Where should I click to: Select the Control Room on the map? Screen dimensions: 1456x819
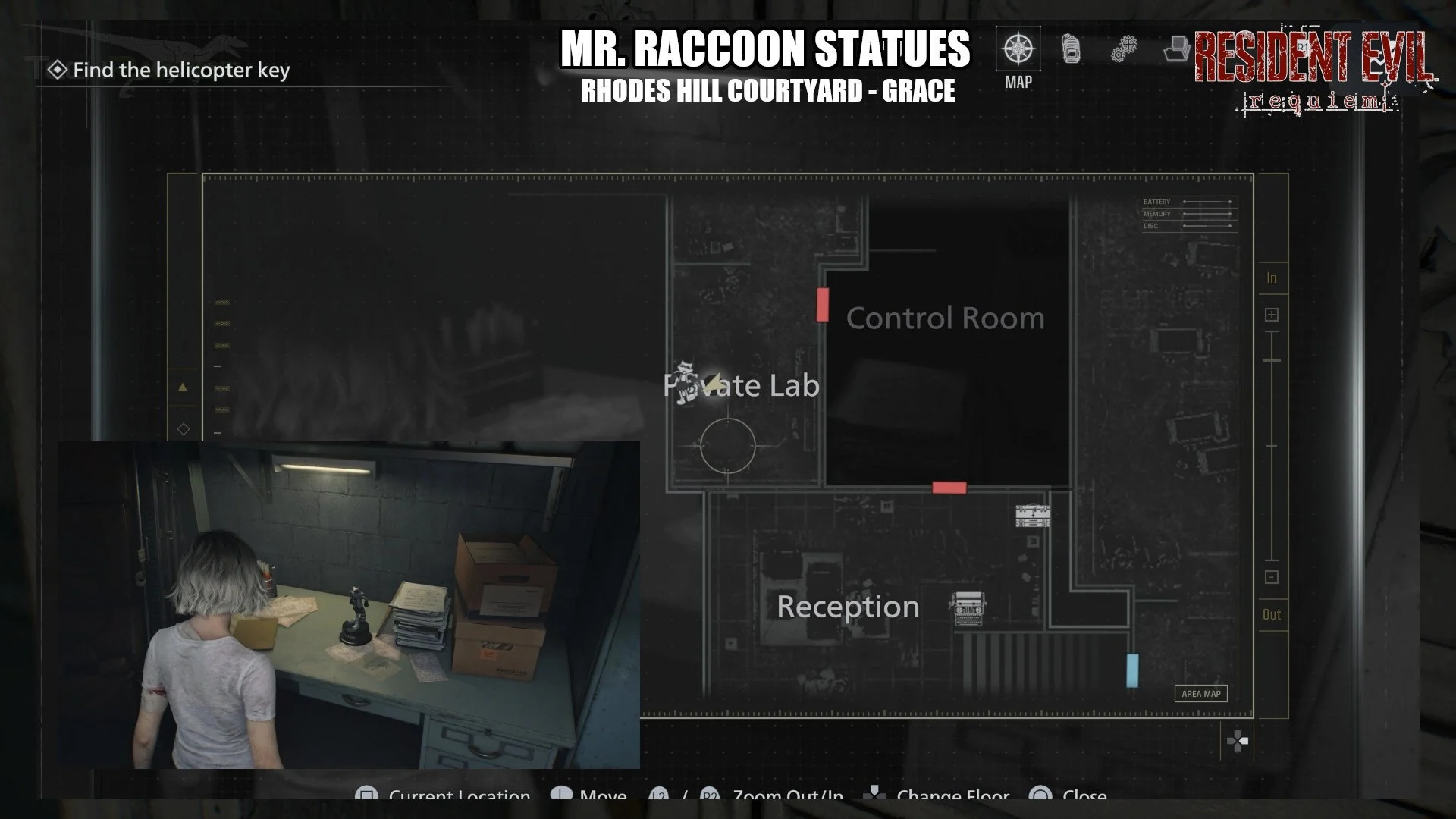click(945, 318)
